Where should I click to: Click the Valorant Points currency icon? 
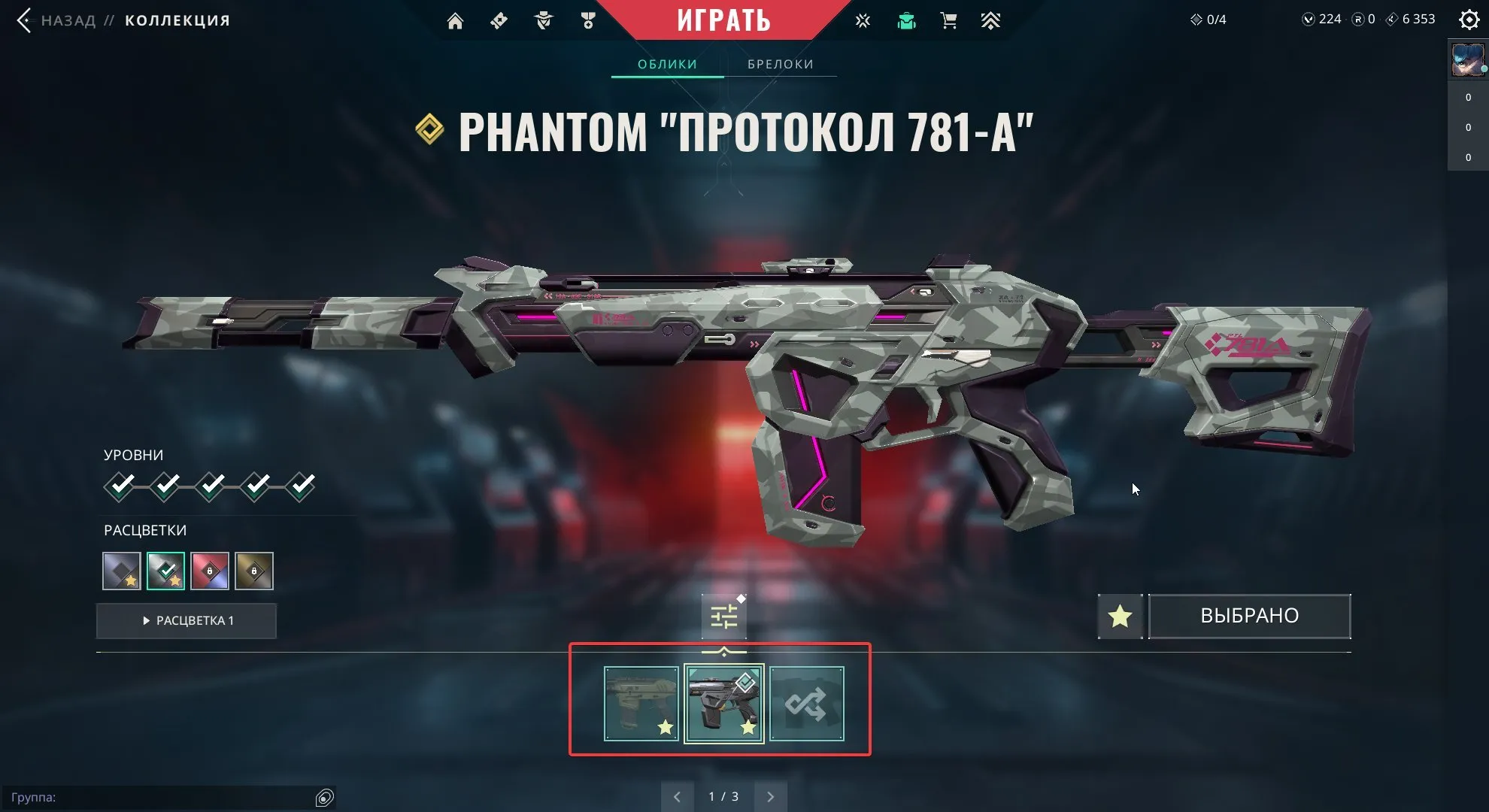coord(1309,19)
